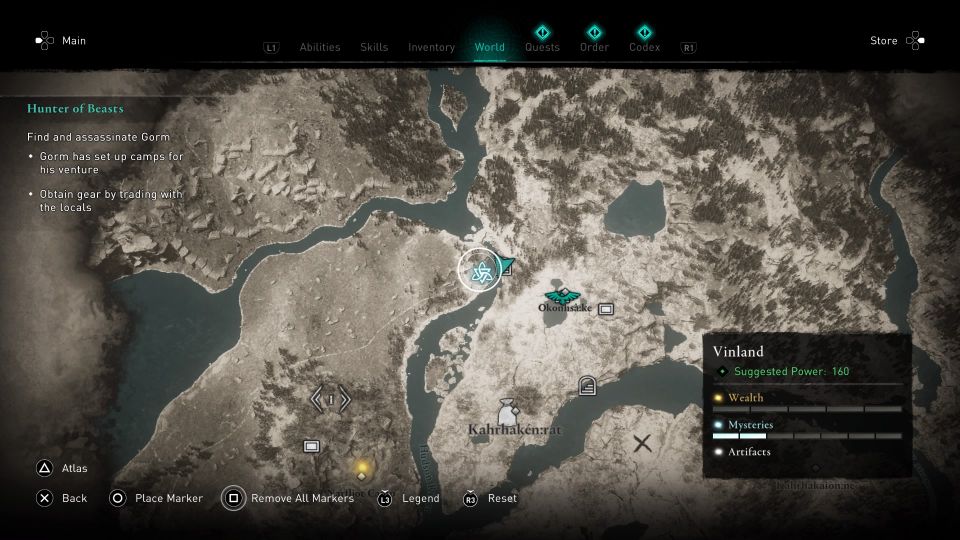Open the Atlas
960x540 pixels.
(61, 467)
